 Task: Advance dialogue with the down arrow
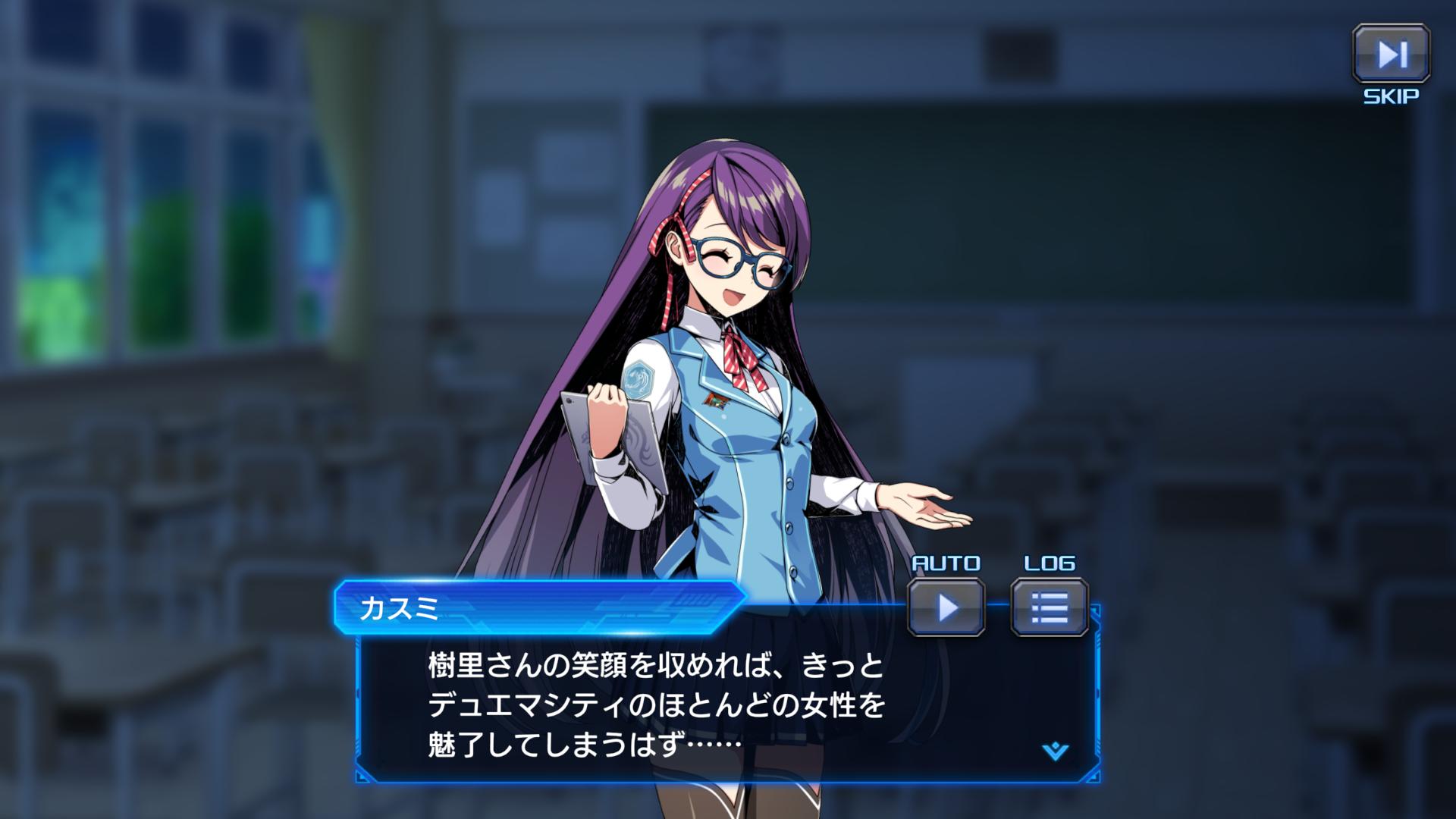(x=1055, y=752)
